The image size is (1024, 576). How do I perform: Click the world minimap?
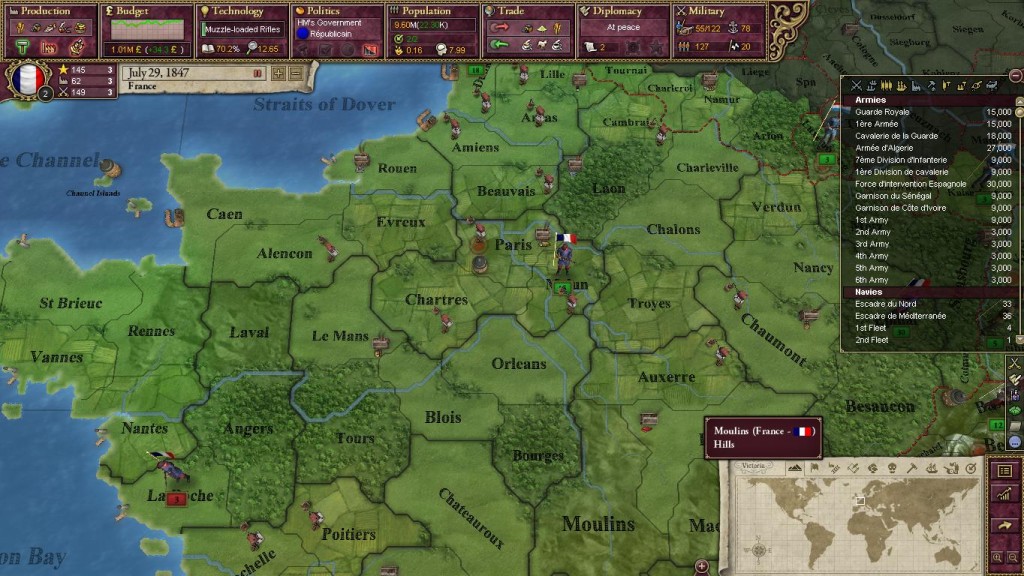pyautogui.click(x=857, y=520)
